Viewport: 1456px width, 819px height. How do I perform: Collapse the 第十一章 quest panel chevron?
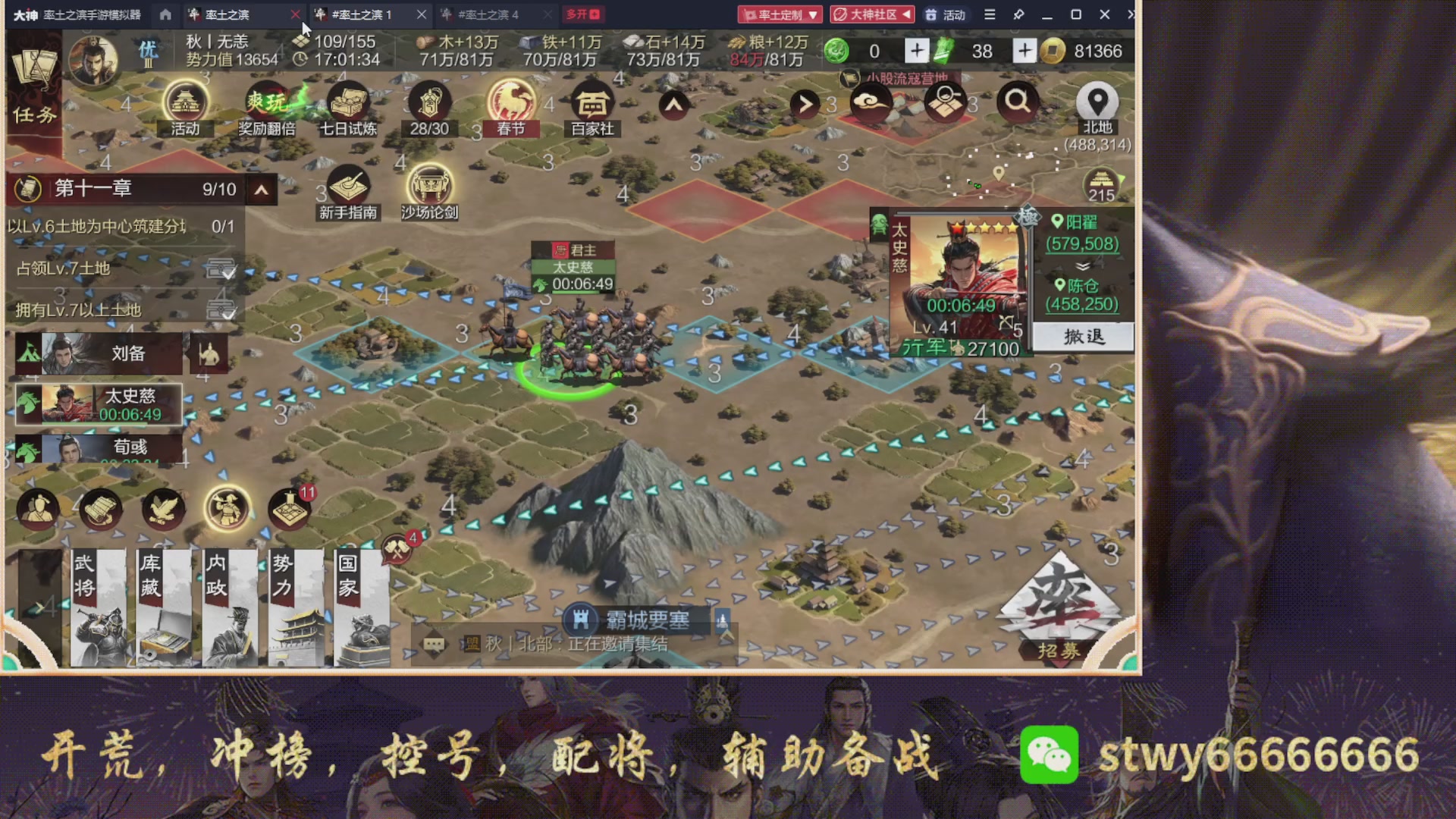coord(261,189)
